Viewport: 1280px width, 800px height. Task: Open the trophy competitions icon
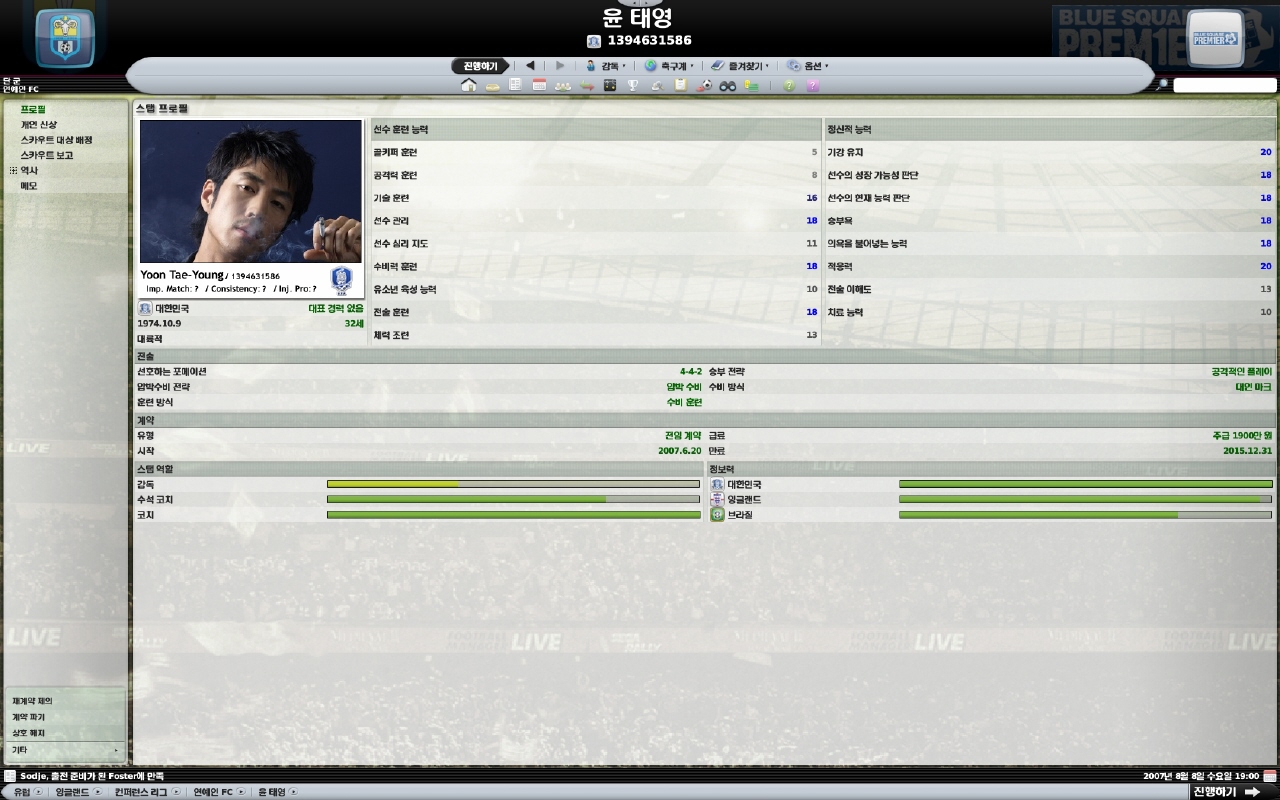[x=632, y=86]
